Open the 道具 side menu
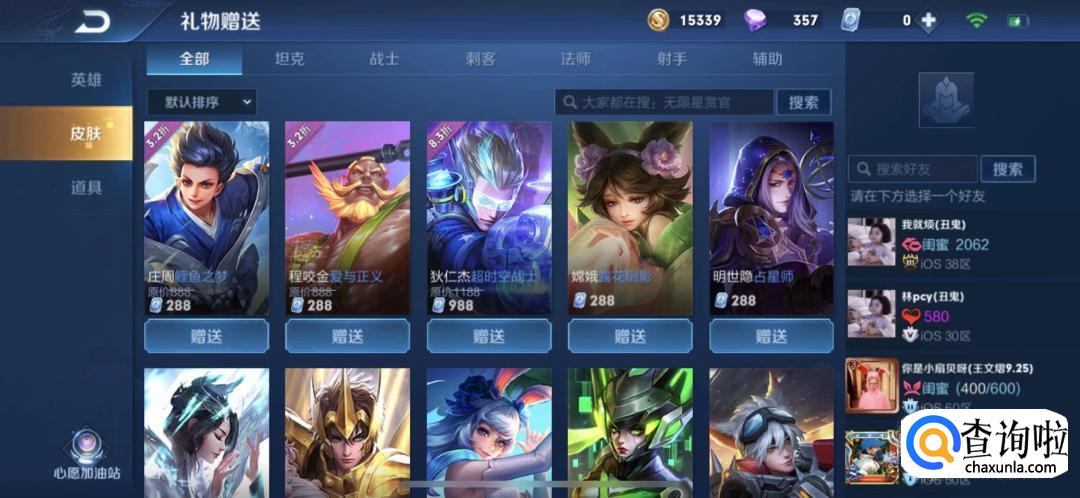 86,187
